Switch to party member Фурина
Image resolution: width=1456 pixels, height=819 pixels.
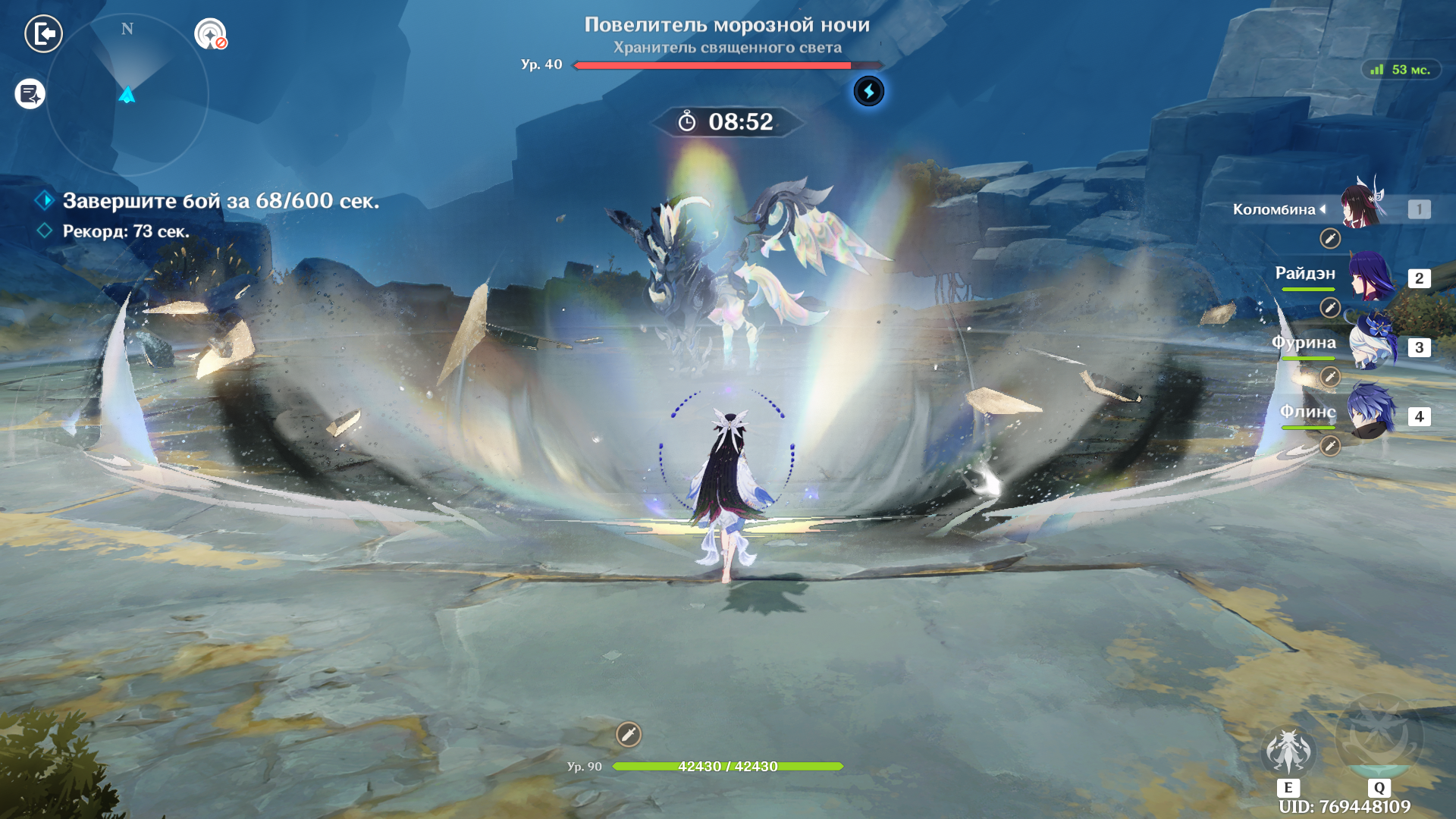pyautogui.click(x=1371, y=346)
